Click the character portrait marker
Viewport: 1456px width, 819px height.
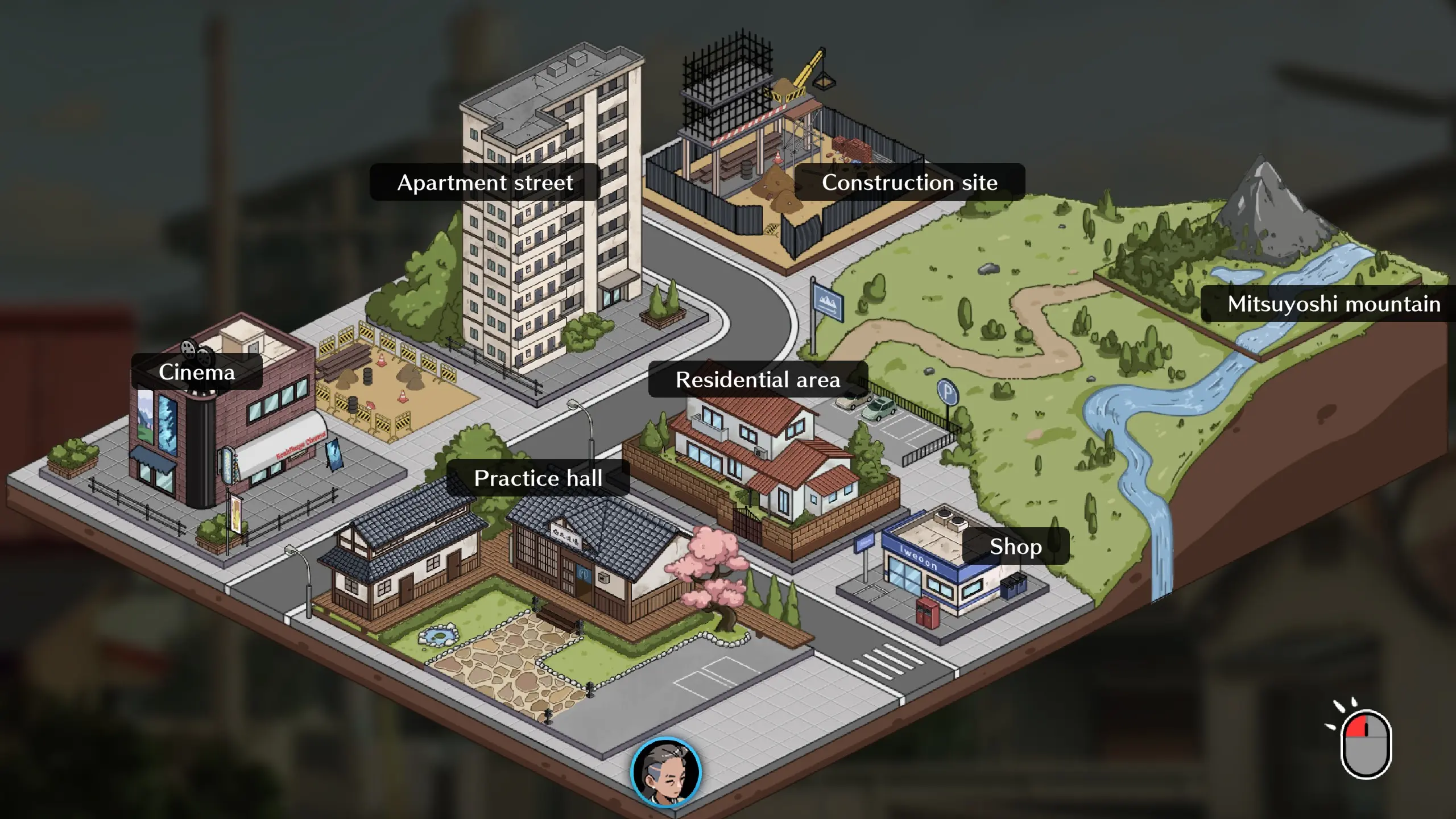point(666,772)
